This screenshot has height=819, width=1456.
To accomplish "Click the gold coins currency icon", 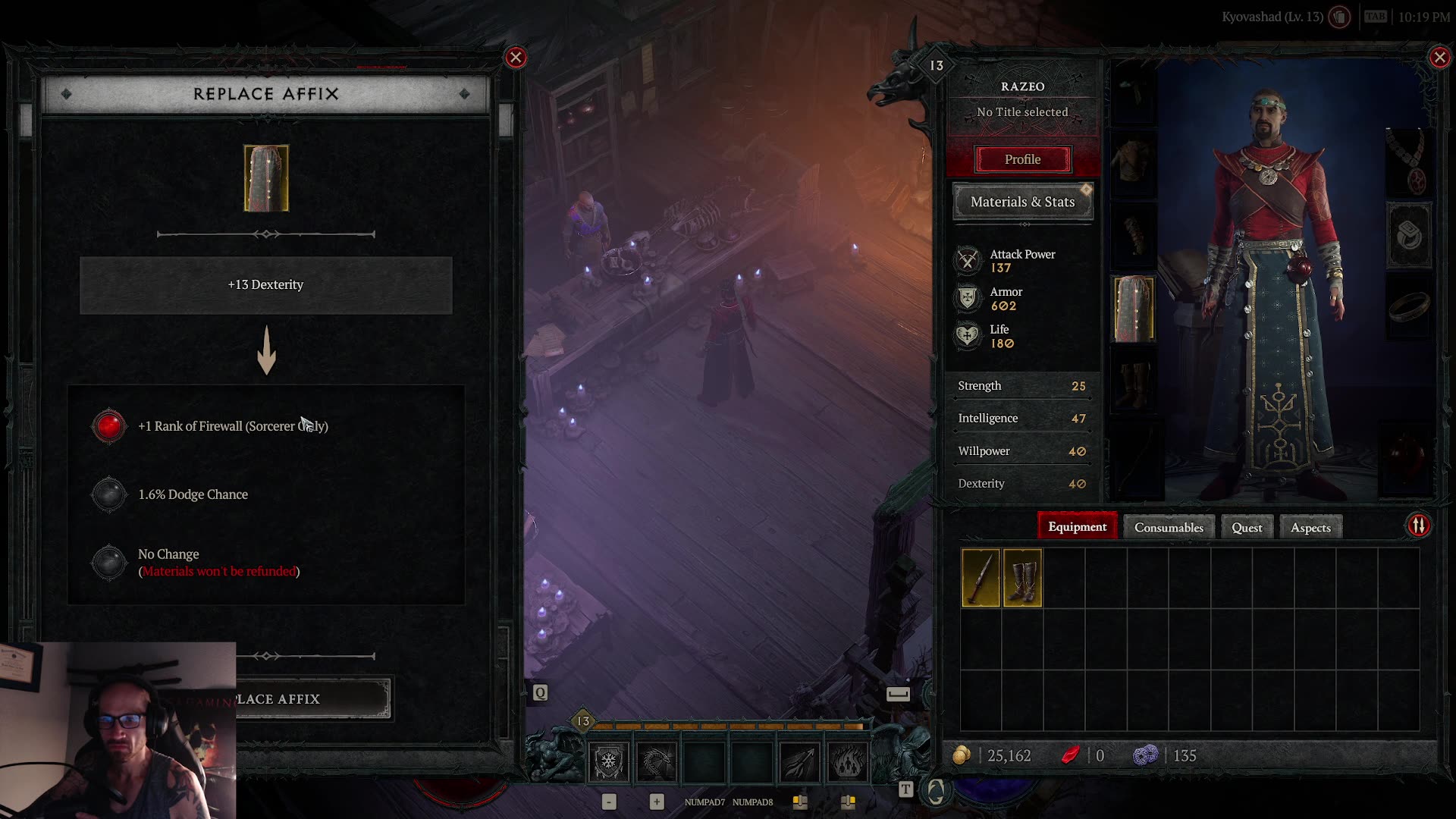I will point(963,755).
